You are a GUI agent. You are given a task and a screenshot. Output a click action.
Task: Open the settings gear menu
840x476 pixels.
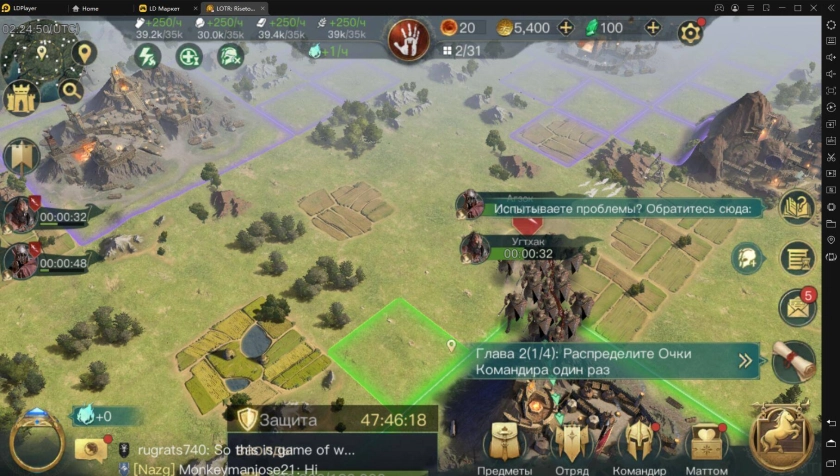tap(691, 32)
